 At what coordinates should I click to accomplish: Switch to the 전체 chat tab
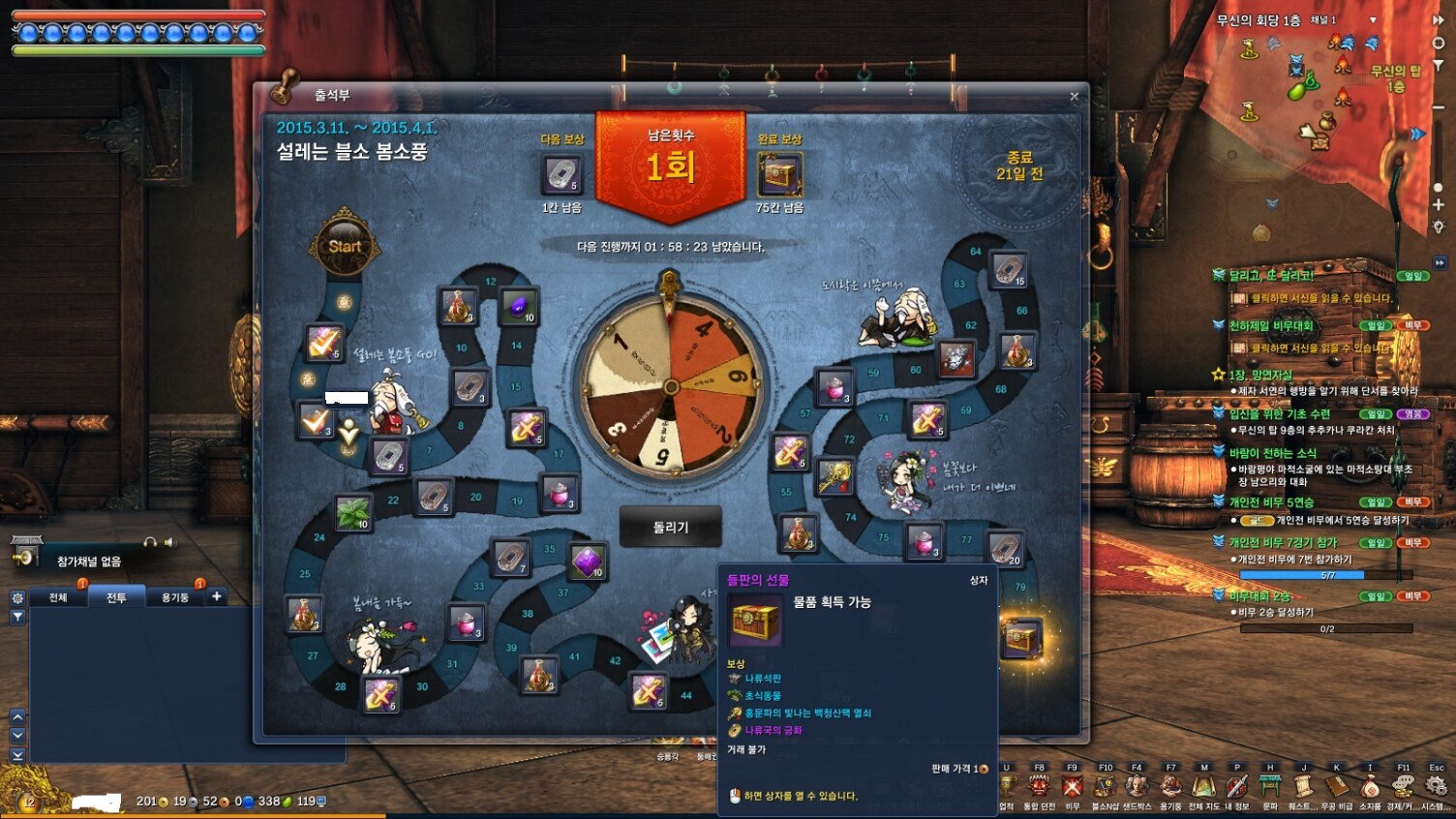click(x=58, y=597)
